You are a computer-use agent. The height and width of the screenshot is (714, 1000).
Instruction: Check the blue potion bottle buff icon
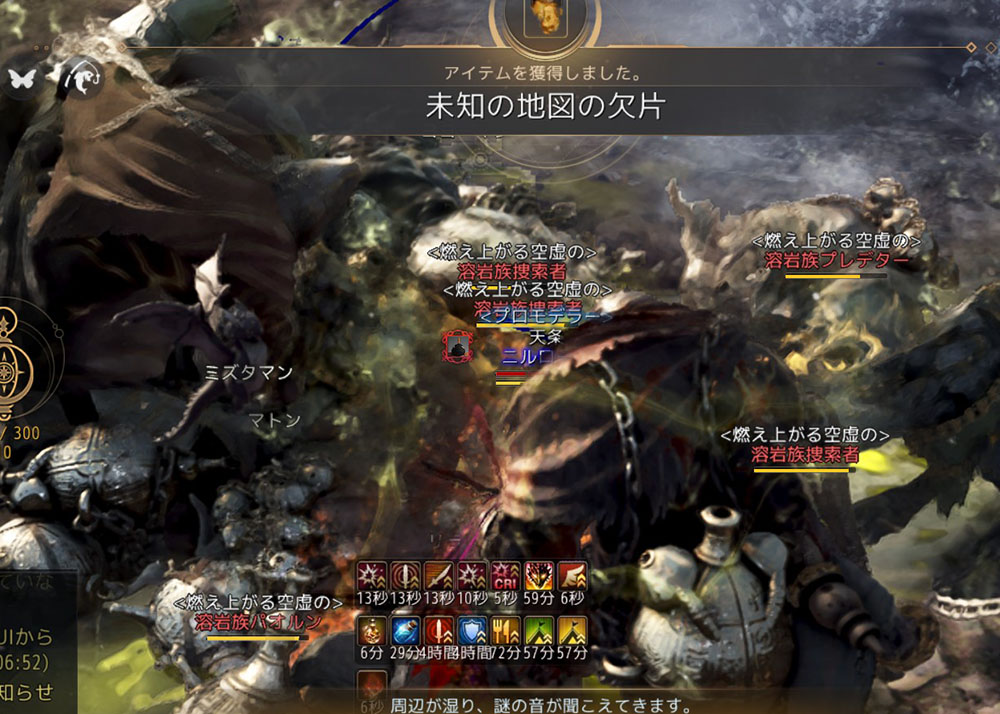pyautogui.click(x=404, y=631)
